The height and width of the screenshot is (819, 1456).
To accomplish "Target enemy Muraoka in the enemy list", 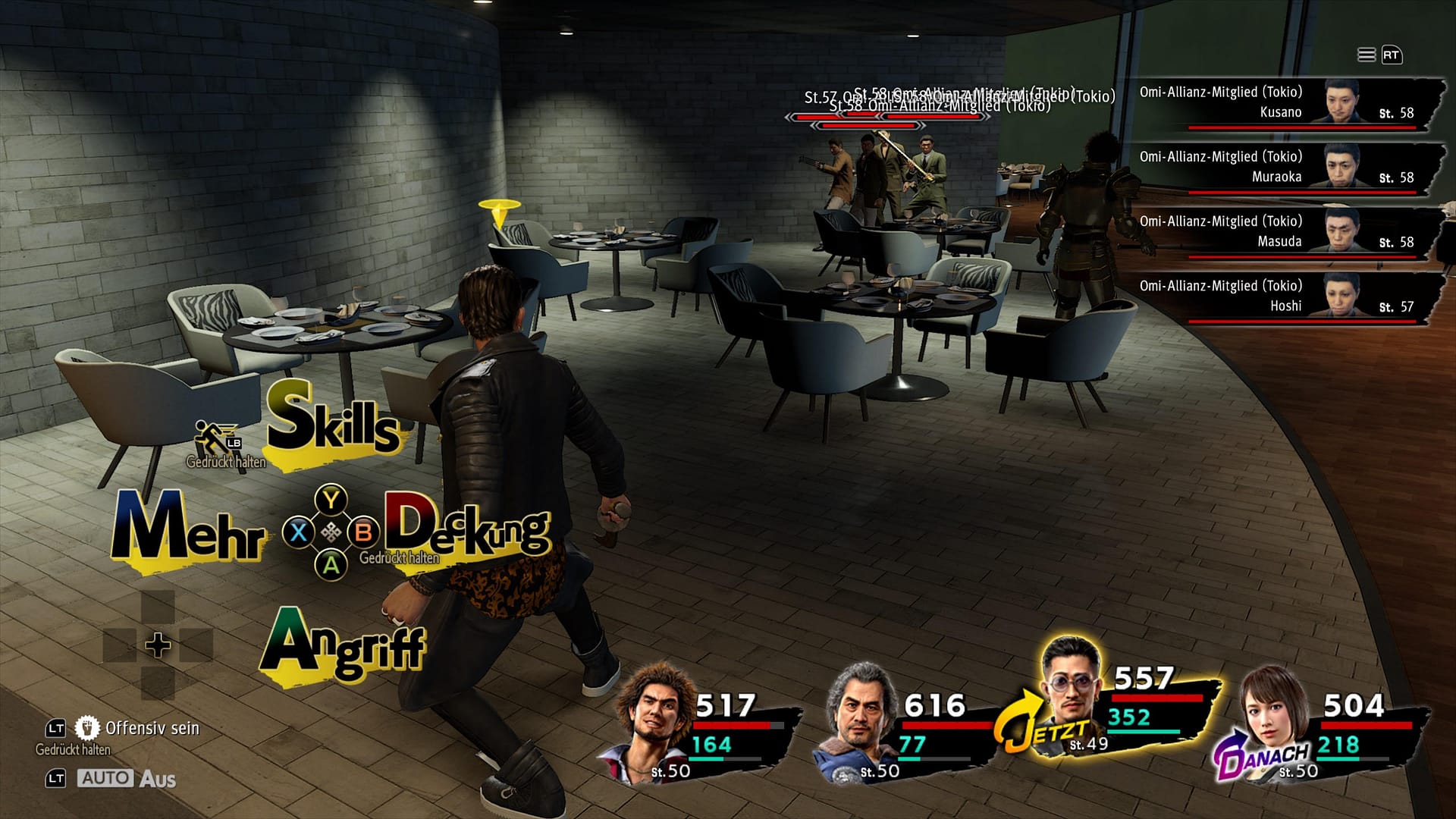I will pyautogui.click(x=1282, y=168).
